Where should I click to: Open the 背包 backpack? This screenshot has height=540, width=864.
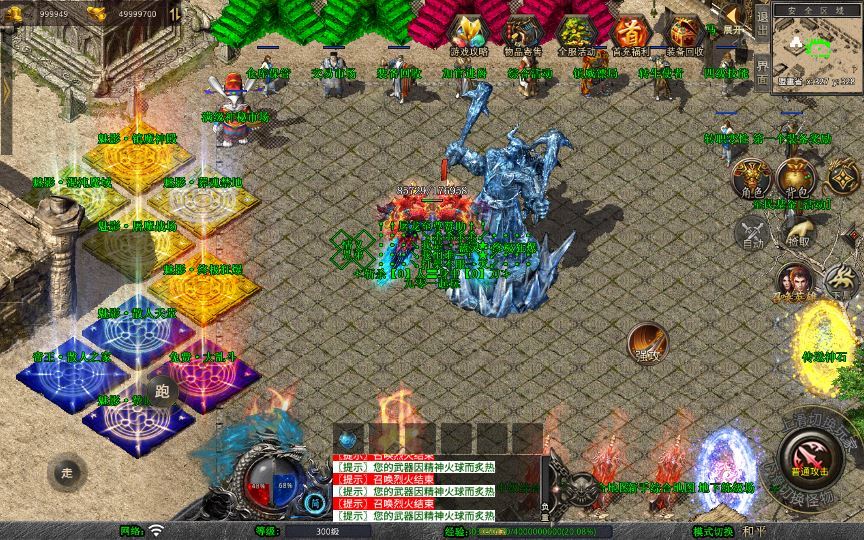click(798, 180)
